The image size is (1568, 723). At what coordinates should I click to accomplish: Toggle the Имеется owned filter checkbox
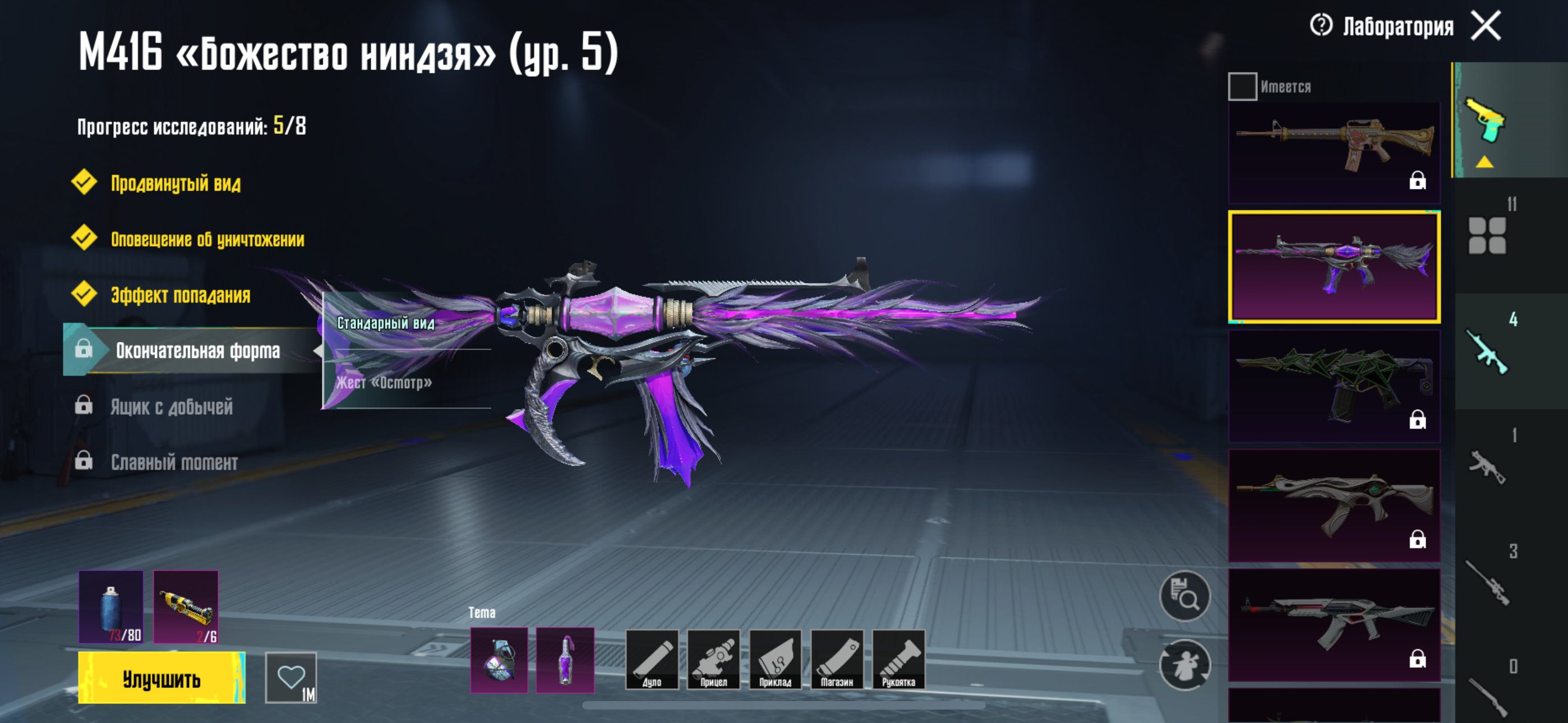pyautogui.click(x=1242, y=86)
